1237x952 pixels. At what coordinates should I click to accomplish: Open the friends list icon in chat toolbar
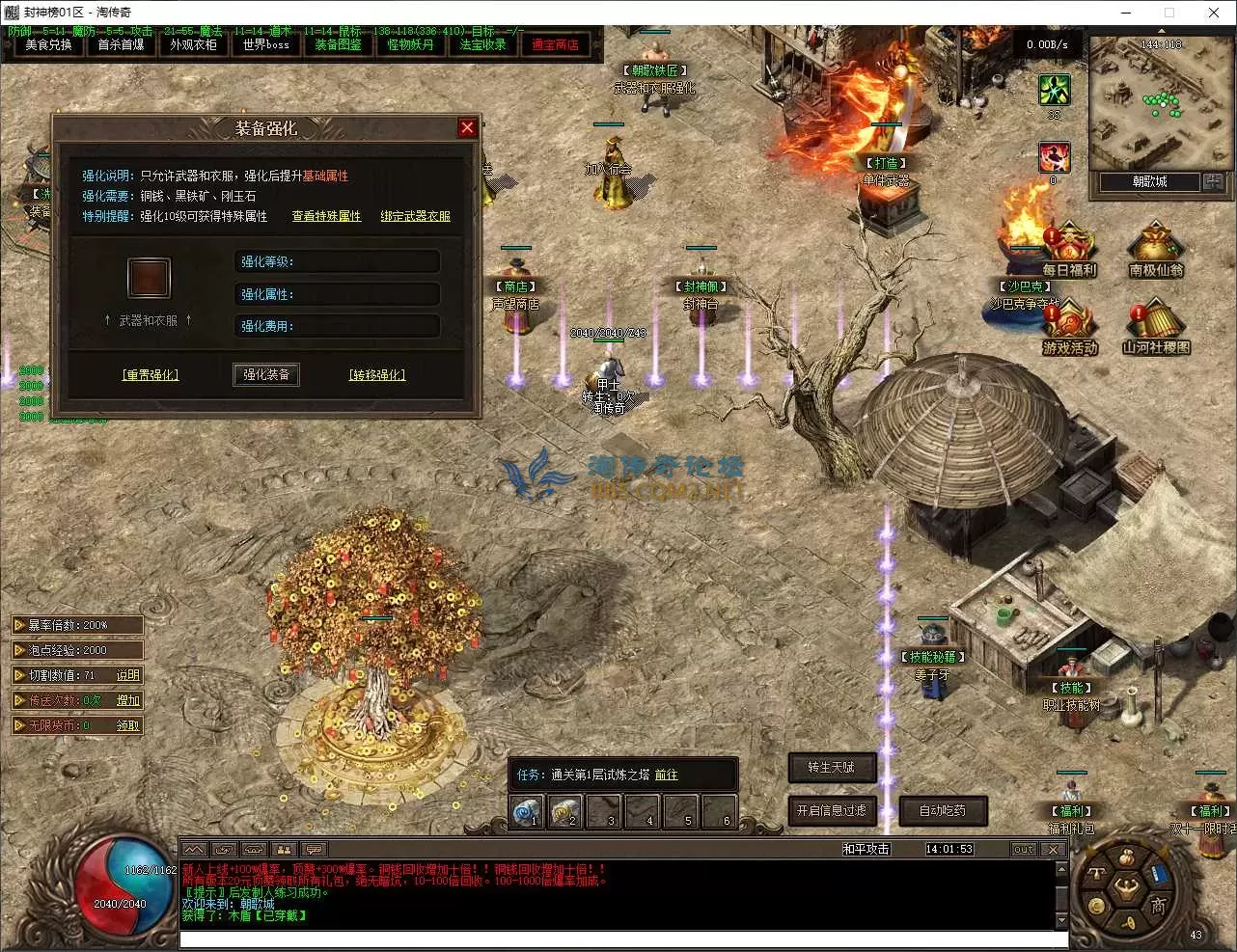[x=283, y=847]
